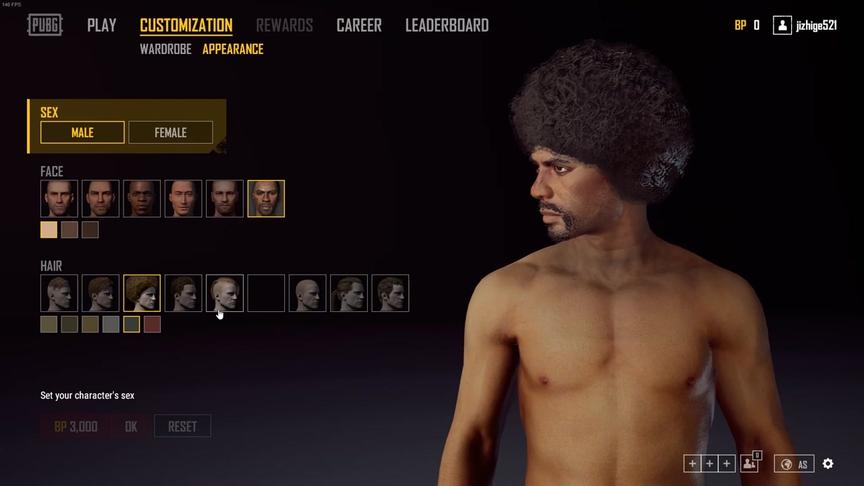Choose the MALE sex option
Screen dimensions: 864x486
point(82,132)
